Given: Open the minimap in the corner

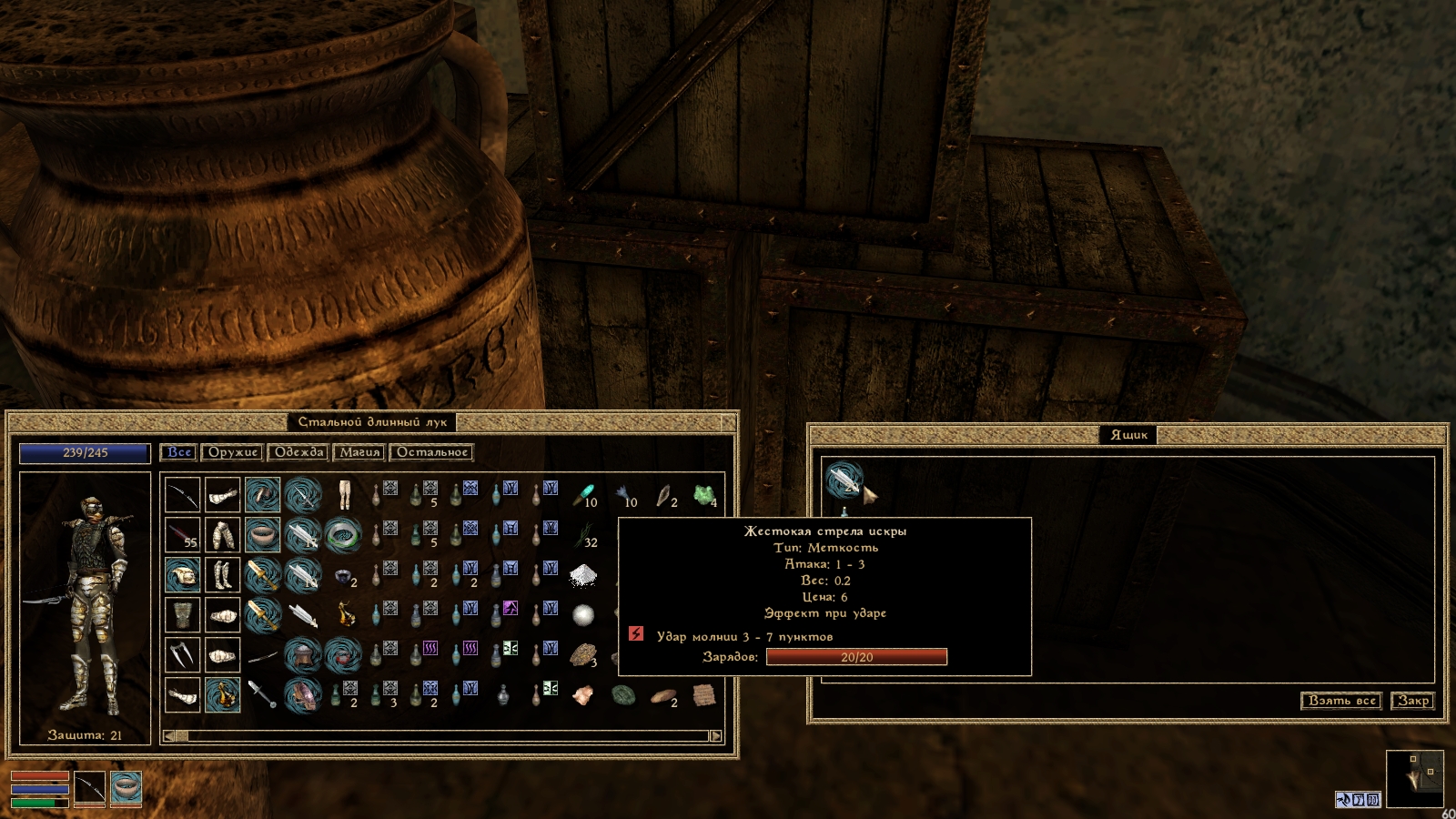Looking at the screenshot, I should 1414,778.
